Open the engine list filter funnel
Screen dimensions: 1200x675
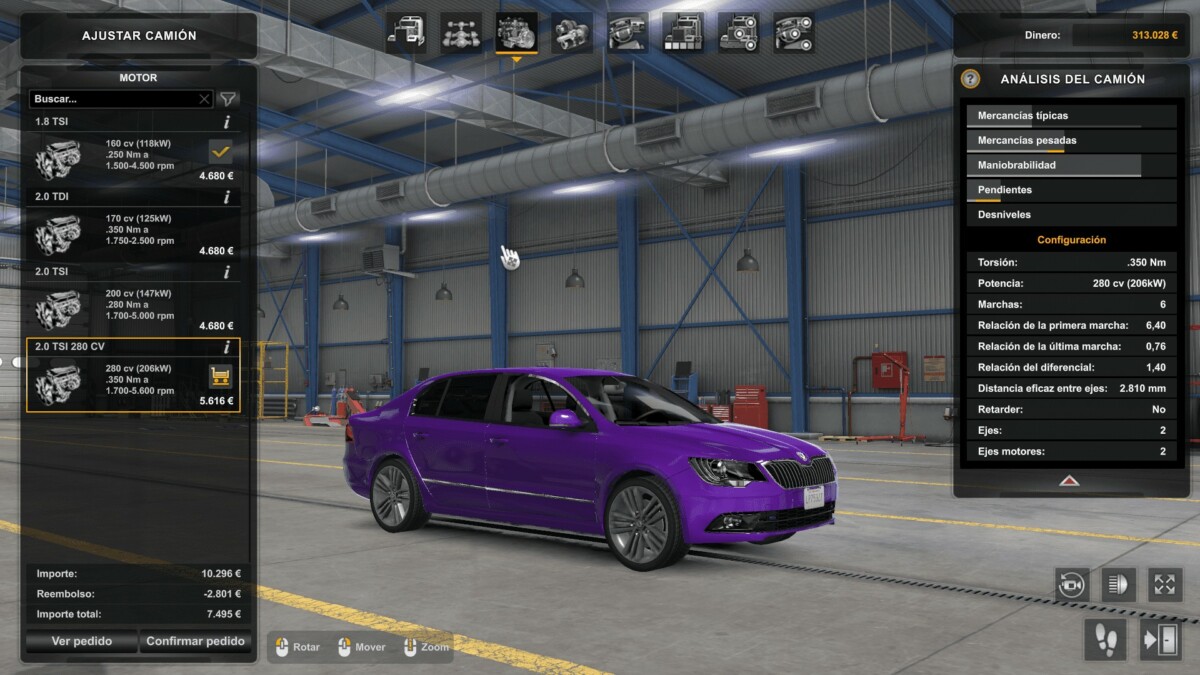pyautogui.click(x=228, y=99)
